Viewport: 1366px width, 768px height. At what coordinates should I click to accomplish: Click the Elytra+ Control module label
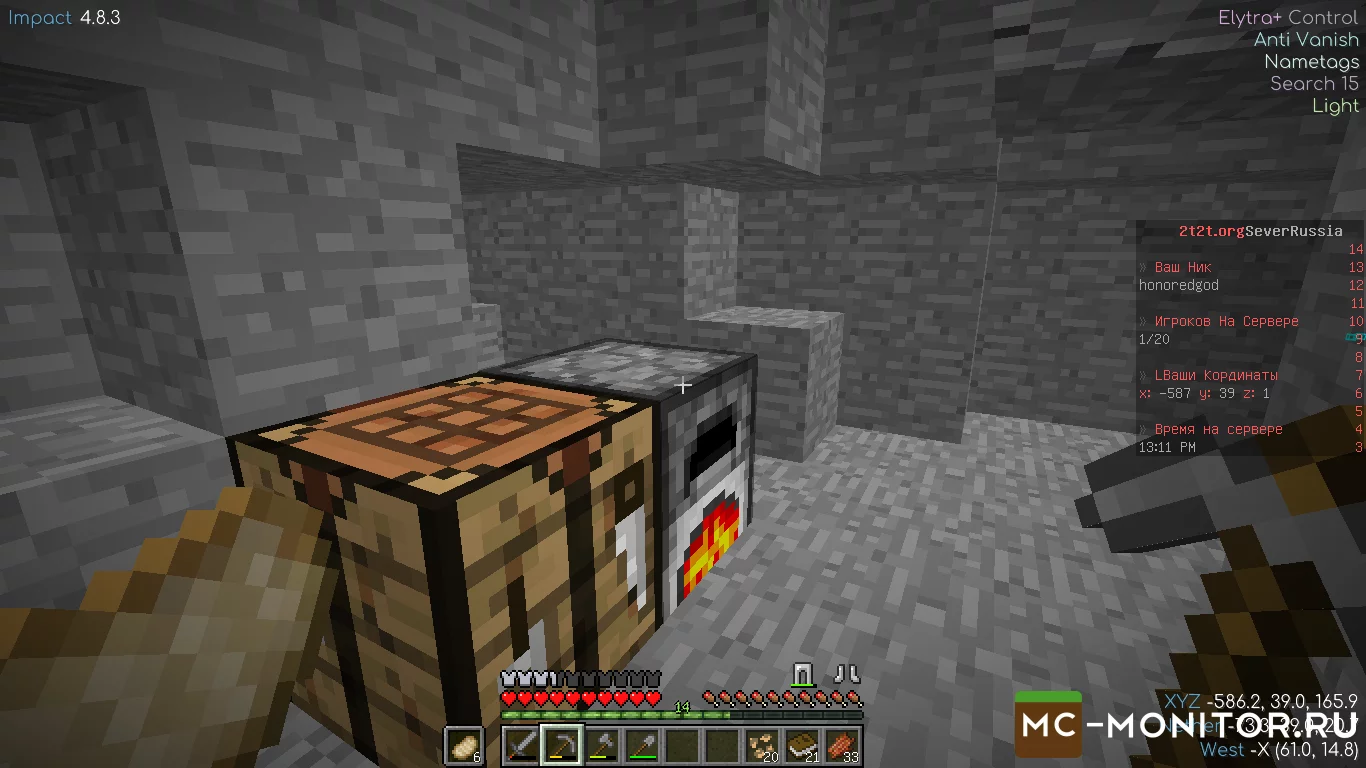[x=1288, y=17]
